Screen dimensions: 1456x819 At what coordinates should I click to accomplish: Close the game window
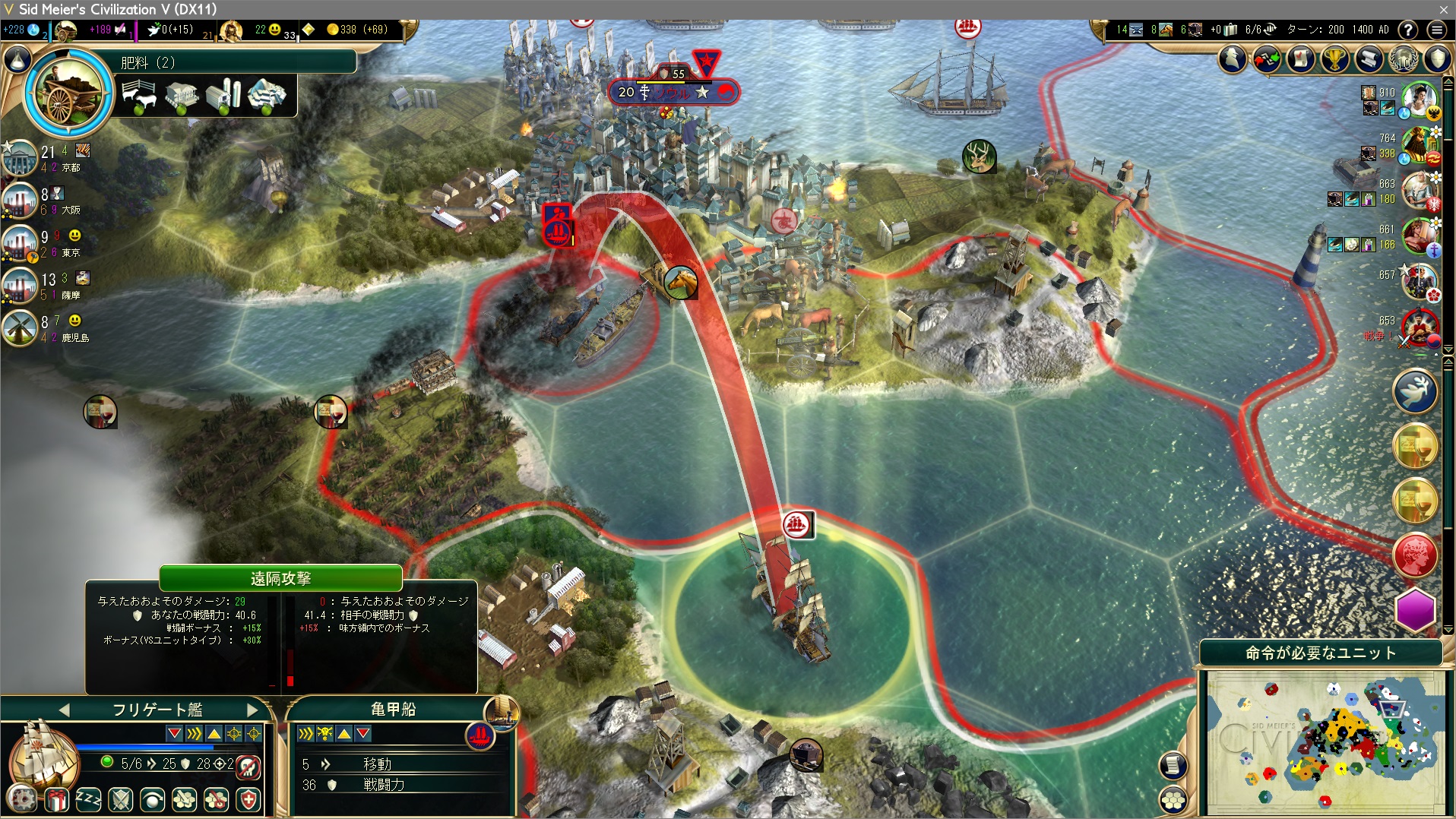pos(1443,9)
